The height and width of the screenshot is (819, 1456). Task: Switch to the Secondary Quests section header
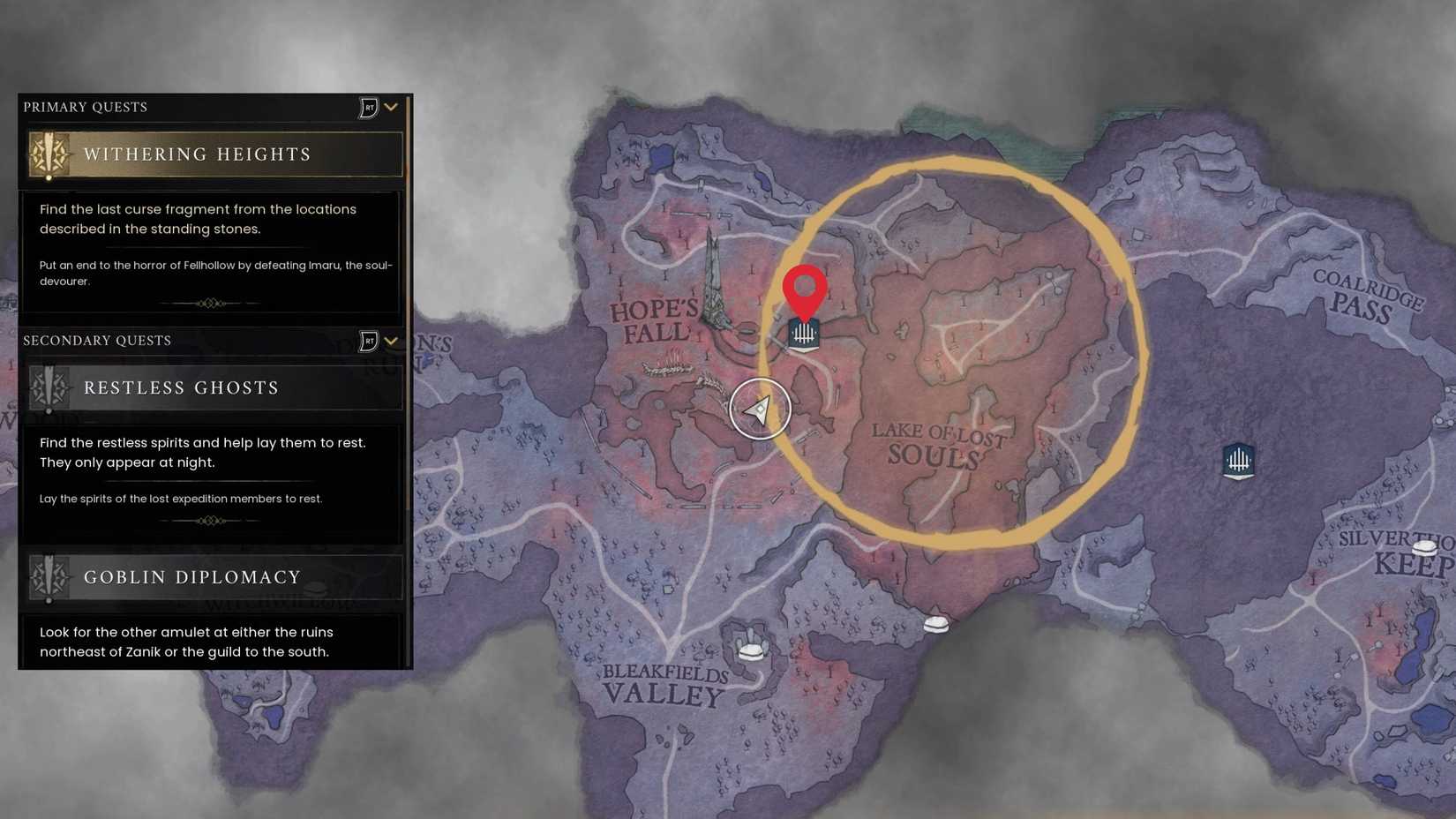click(97, 340)
